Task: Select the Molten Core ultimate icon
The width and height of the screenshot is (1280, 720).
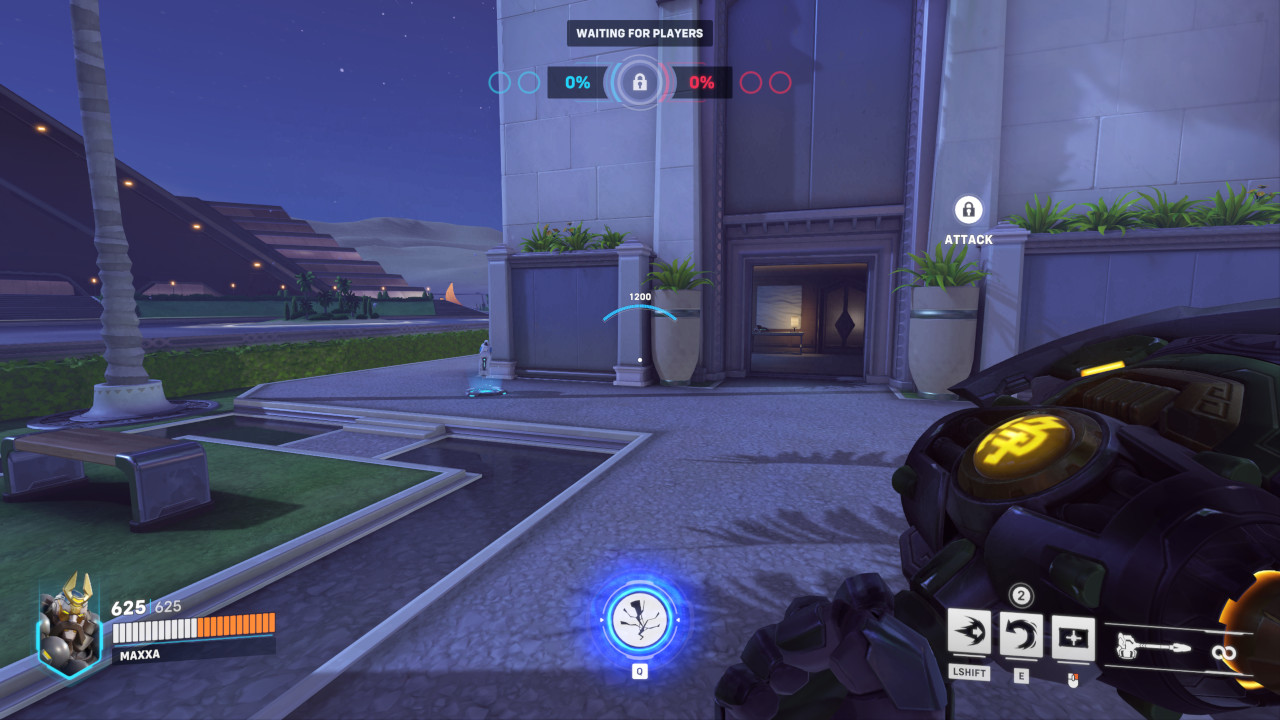Action: [640, 618]
